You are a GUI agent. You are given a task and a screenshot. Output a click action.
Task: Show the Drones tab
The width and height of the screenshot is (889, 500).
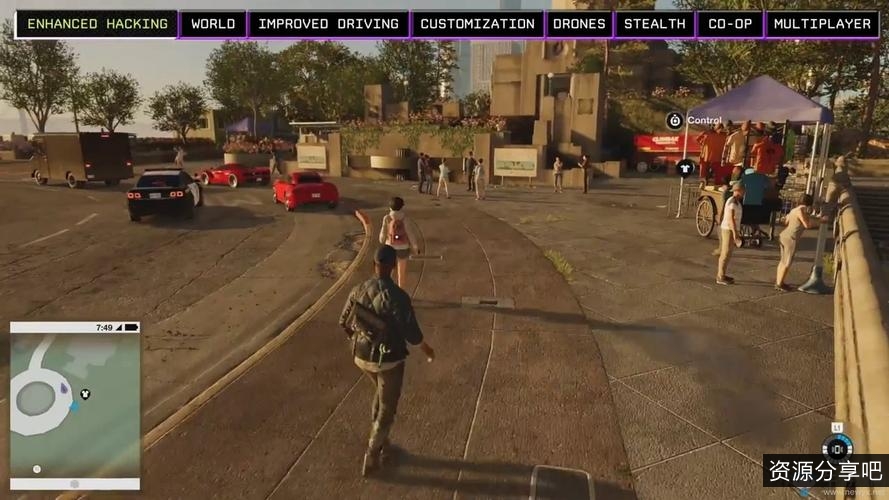pyautogui.click(x=579, y=24)
